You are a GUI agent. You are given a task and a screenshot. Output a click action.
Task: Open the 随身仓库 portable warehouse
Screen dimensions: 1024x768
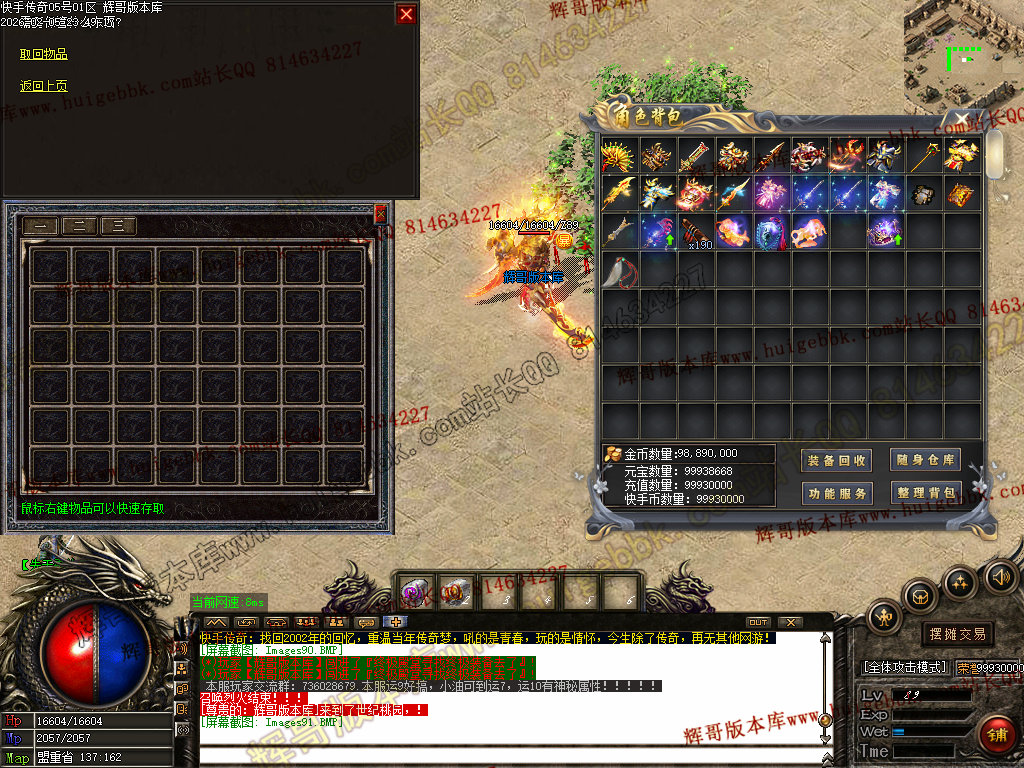925,460
